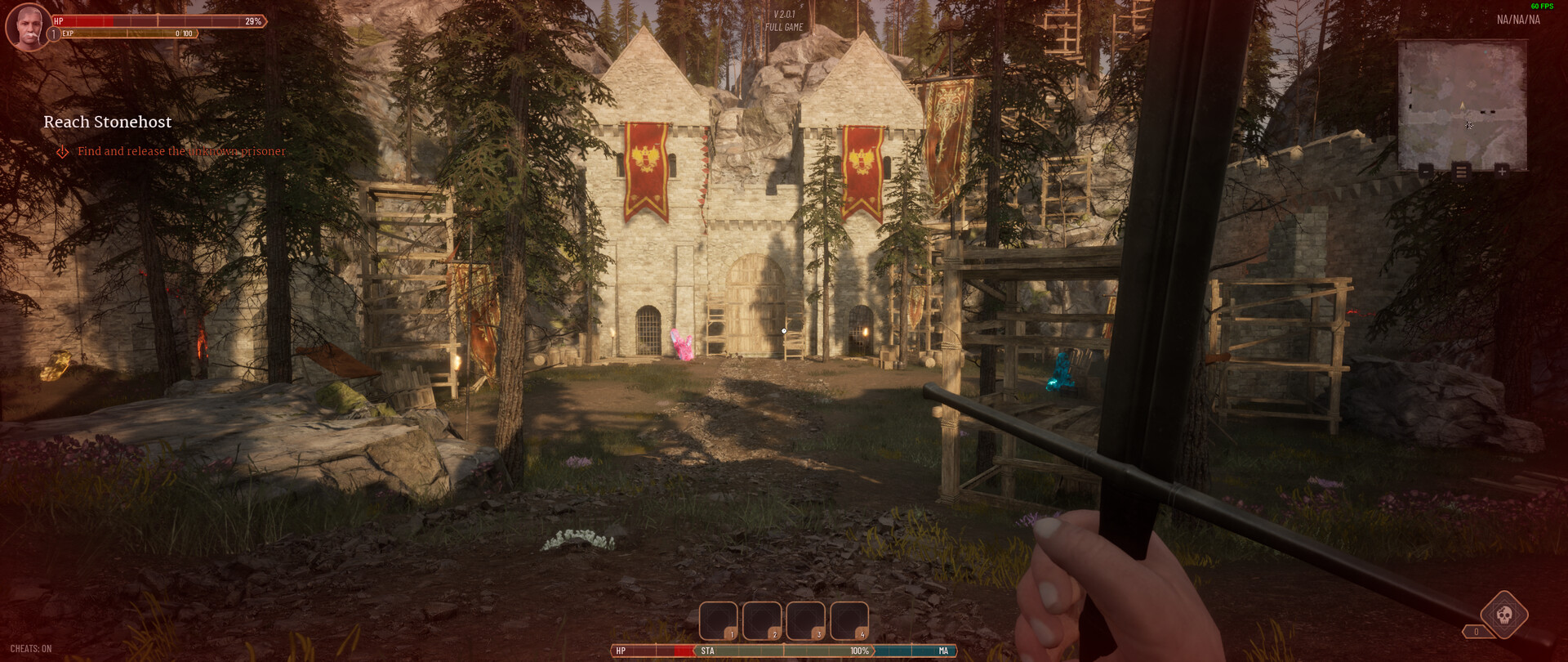
Task: Click the minimap zoom-out minus button
Action: pyautogui.click(x=1426, y=171)
